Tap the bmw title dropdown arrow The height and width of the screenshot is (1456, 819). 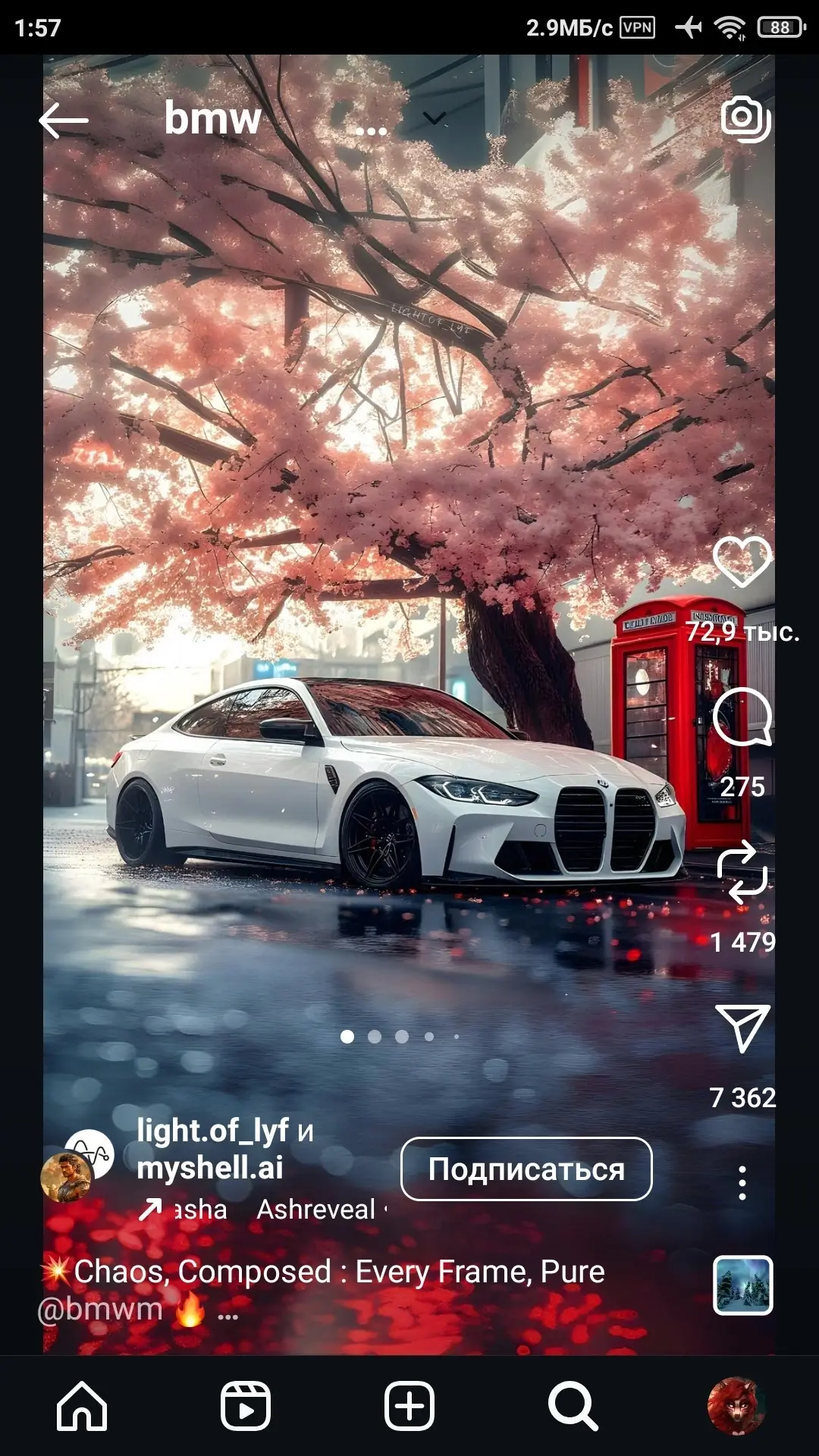point(434,118)
